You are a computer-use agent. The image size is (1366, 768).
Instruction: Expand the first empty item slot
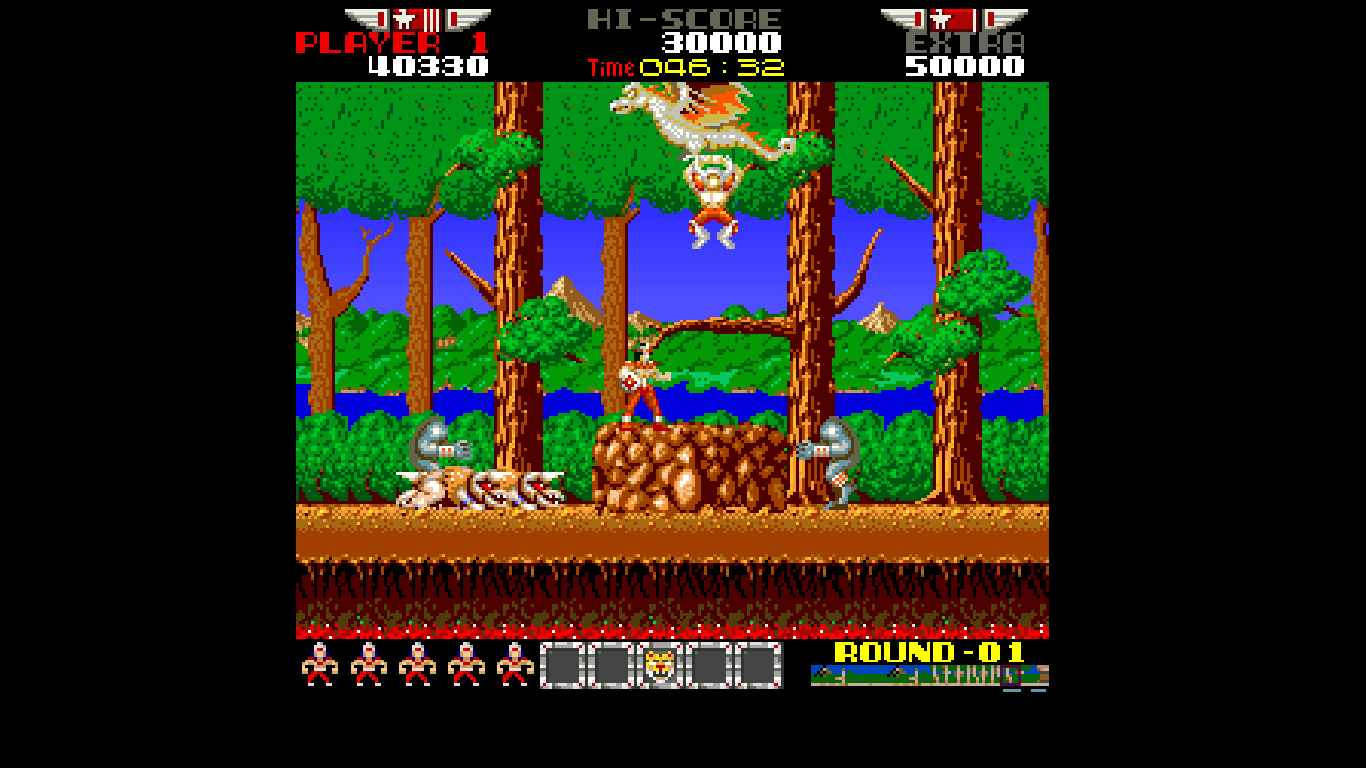pos(562,665)
